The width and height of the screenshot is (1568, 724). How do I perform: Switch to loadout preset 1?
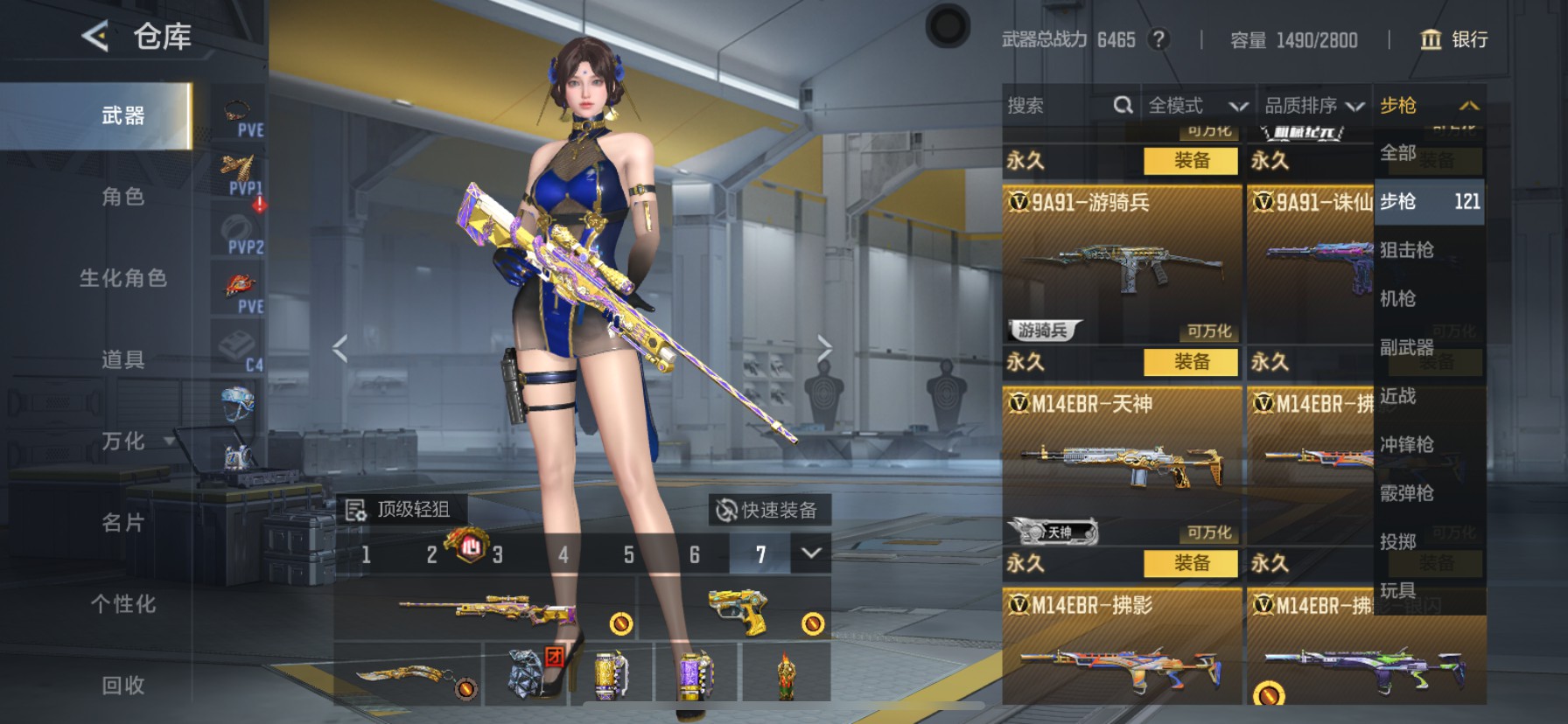365,555
